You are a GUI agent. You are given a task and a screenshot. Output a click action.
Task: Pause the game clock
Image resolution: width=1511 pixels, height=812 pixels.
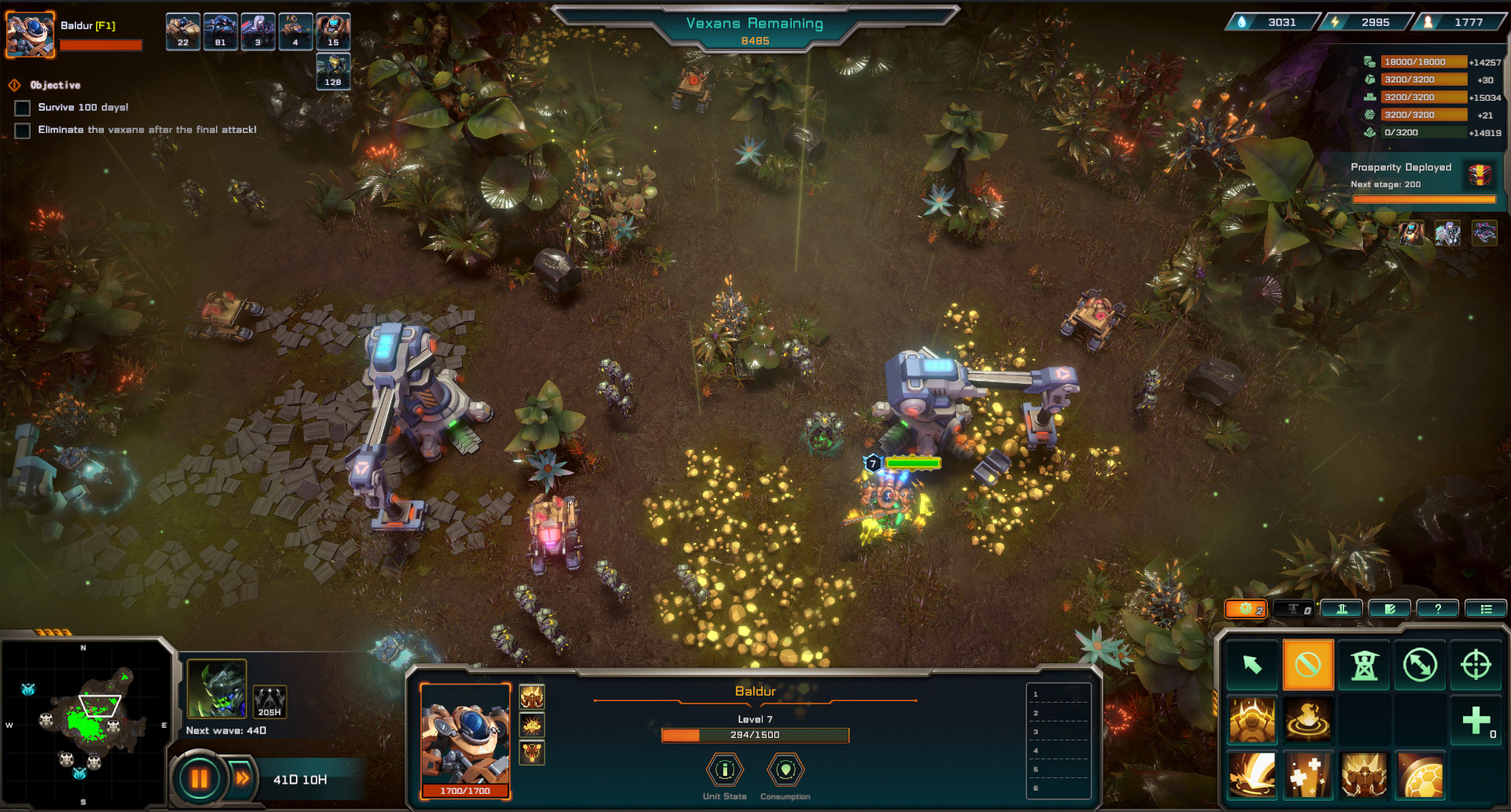coord(200,778)
